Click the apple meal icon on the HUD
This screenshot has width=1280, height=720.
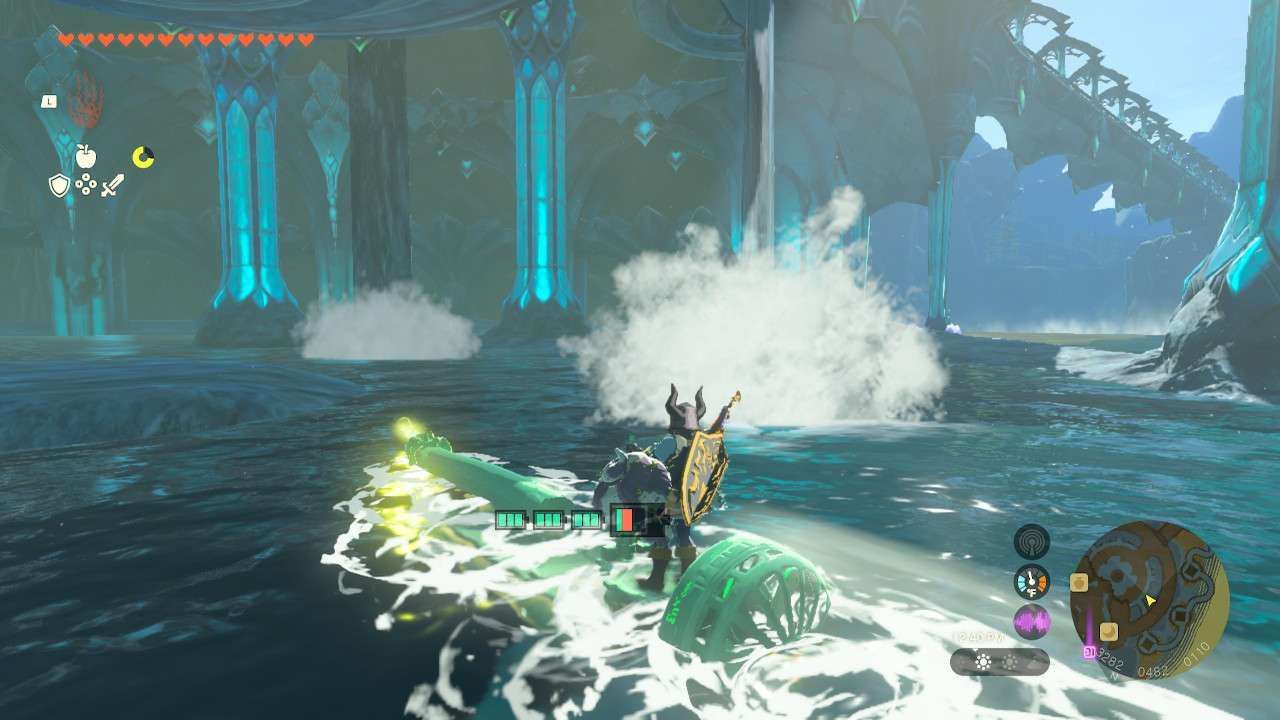86,157
